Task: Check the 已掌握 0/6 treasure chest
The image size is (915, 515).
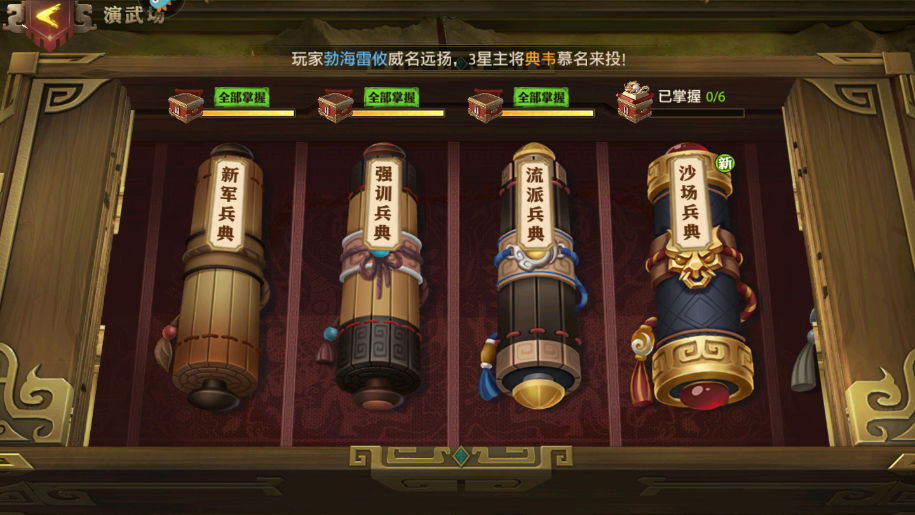Action: click(634, 102)
